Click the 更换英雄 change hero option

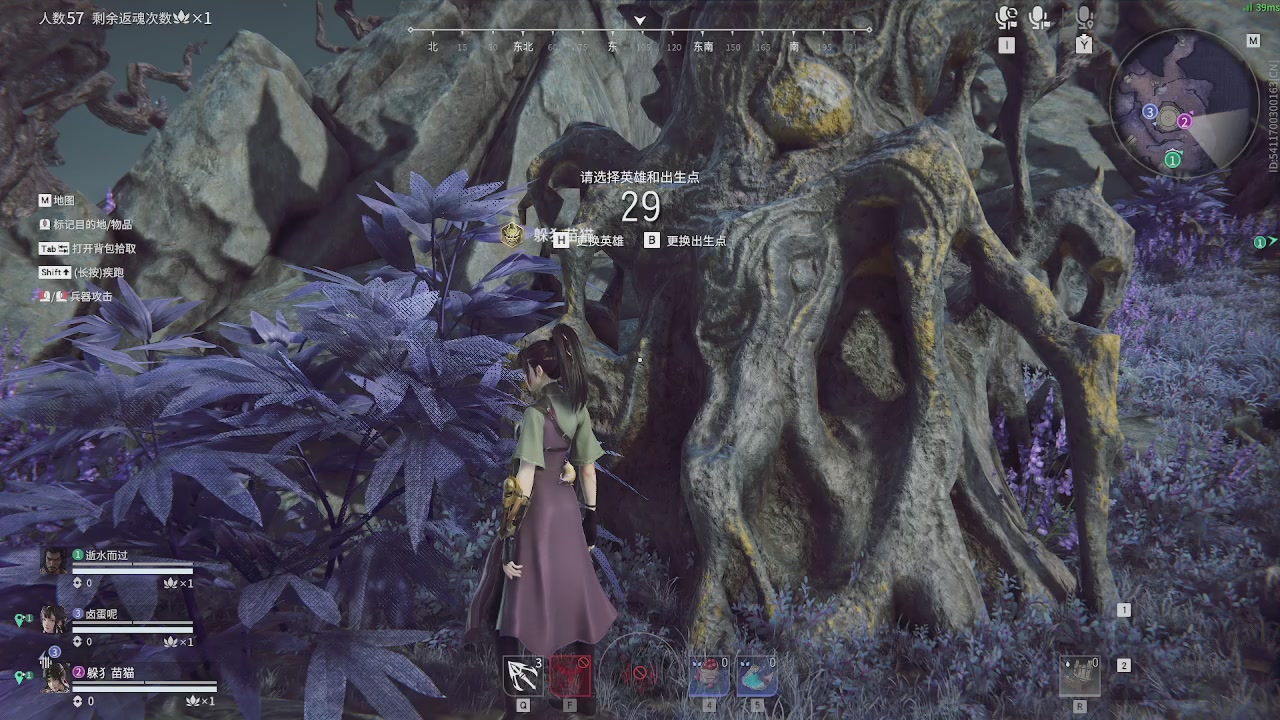598,241
